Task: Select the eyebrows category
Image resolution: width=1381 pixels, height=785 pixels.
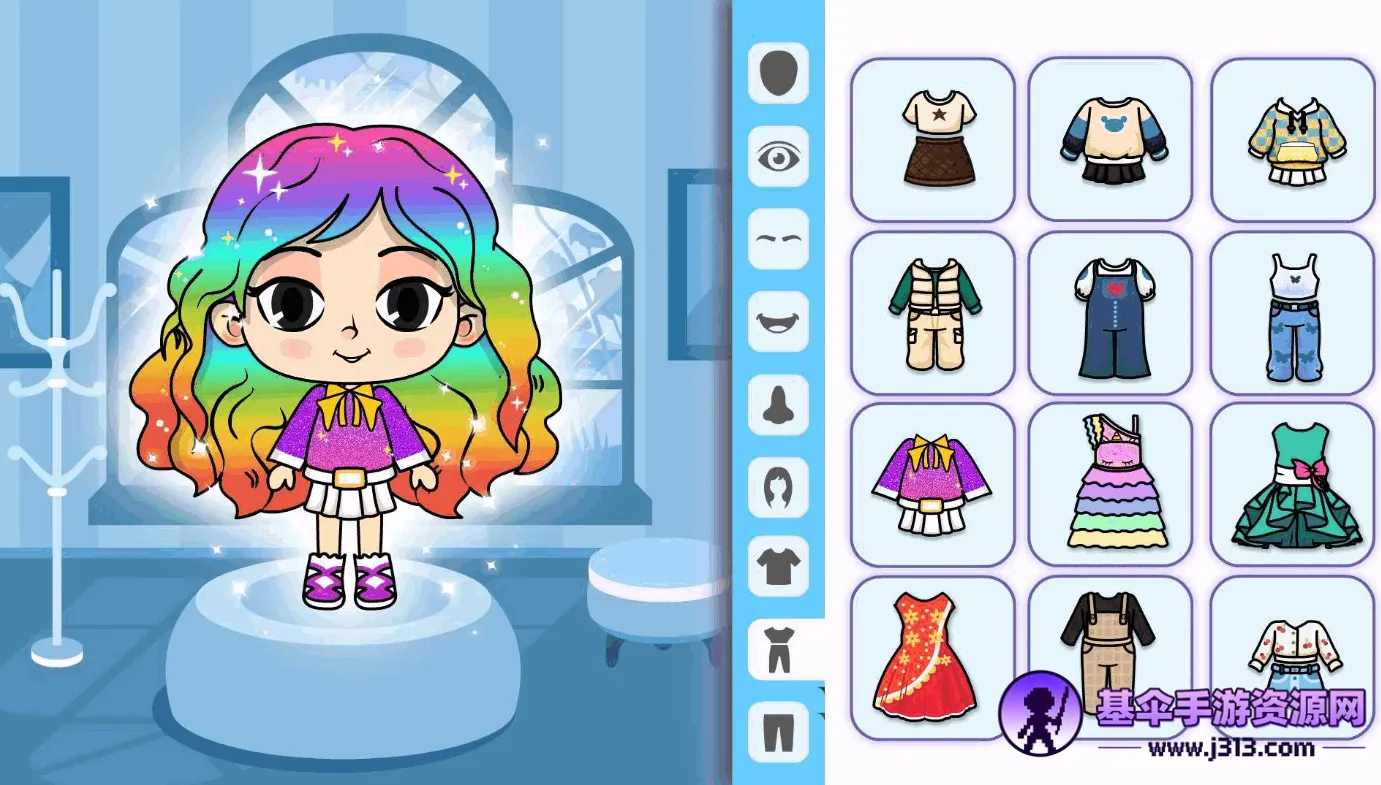Action: [x=778, y=239]
